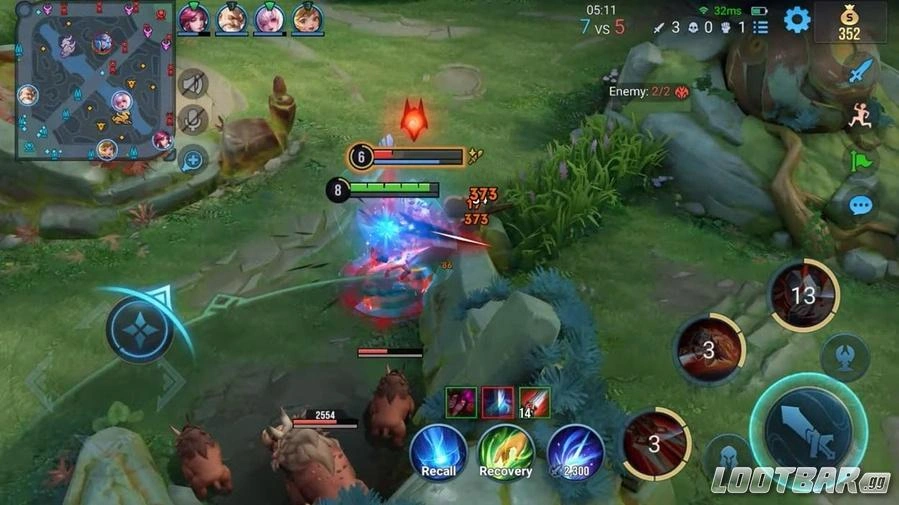Toggle the muted microphone icon
This screenshot has height=505, width=899.
[x=193, y=120]
